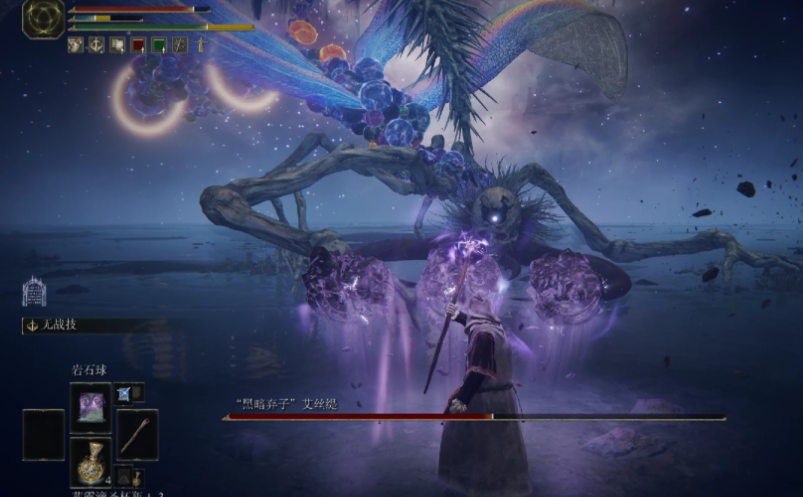Click the golden figure status icon
Screen dimensions: 803x497
point(200,45)
